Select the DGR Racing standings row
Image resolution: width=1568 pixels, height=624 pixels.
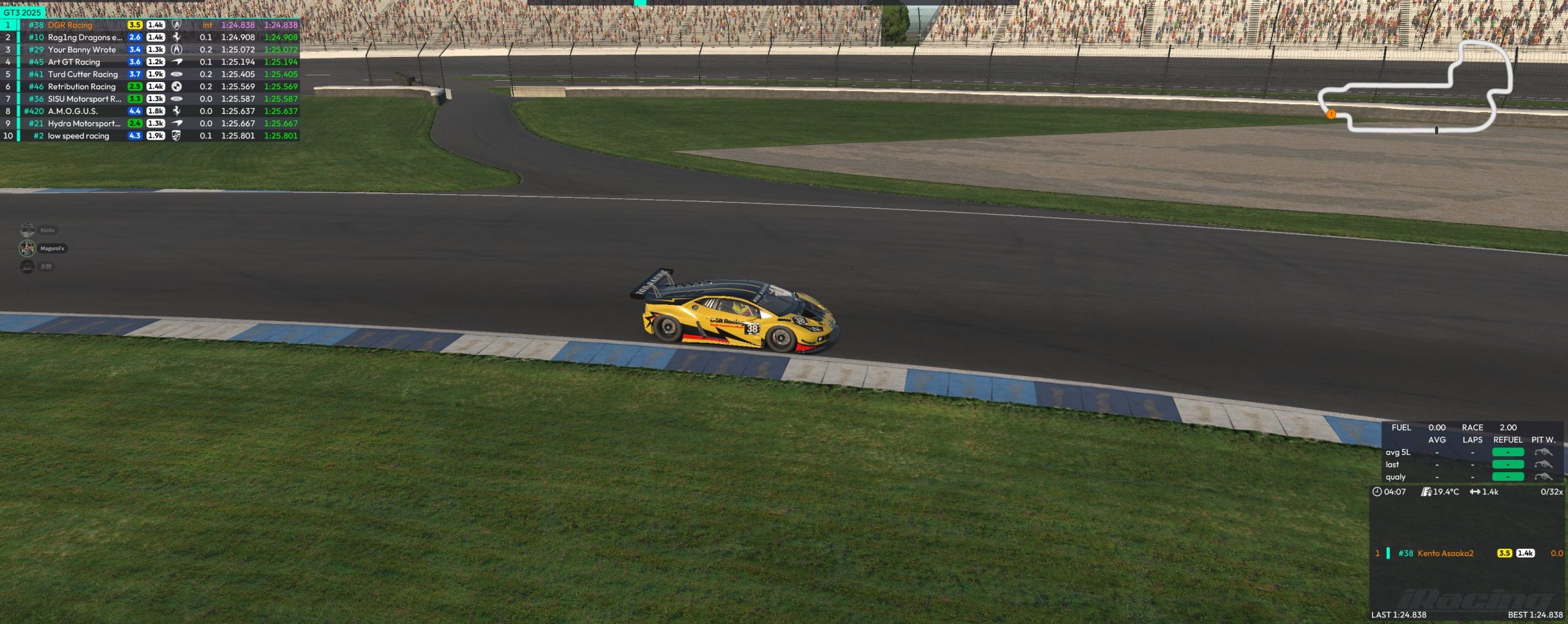150,25
